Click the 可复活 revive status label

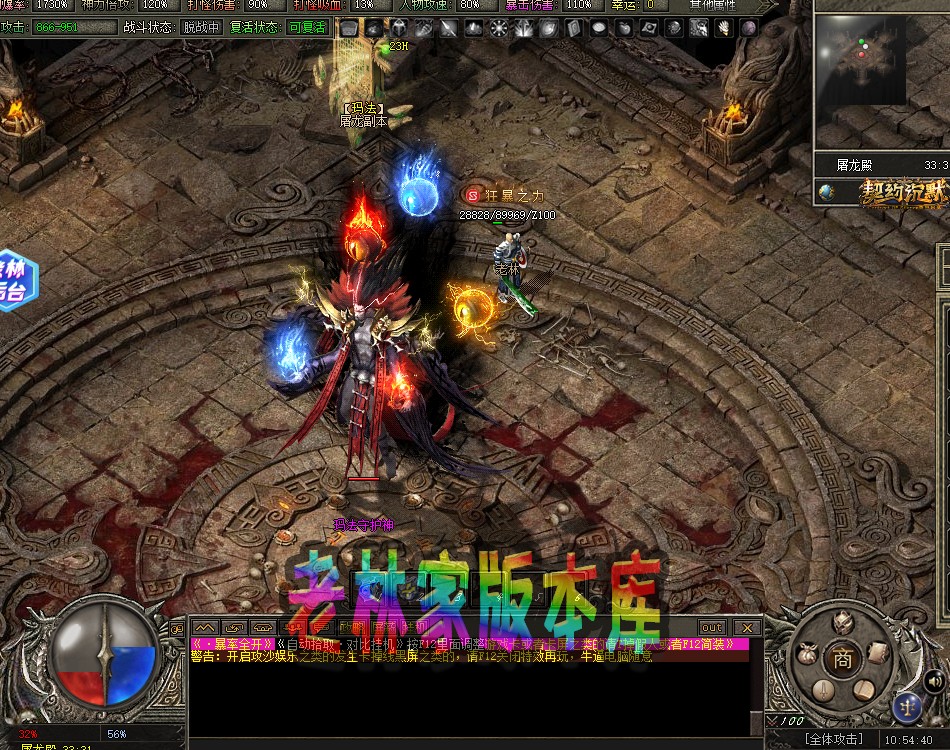[x=306, y=28]
